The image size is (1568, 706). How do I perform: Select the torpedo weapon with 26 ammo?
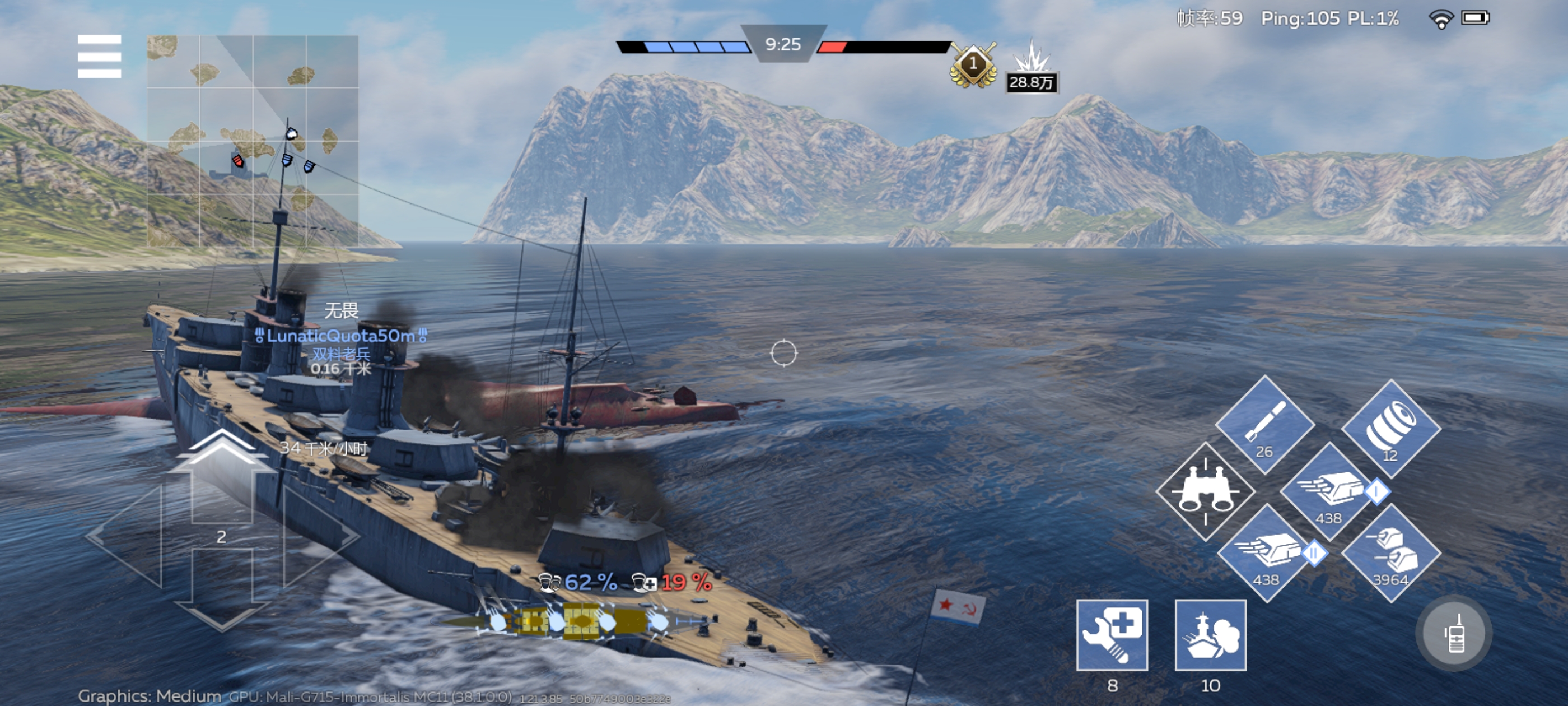pyautogui.click(x=1265, y=424)
